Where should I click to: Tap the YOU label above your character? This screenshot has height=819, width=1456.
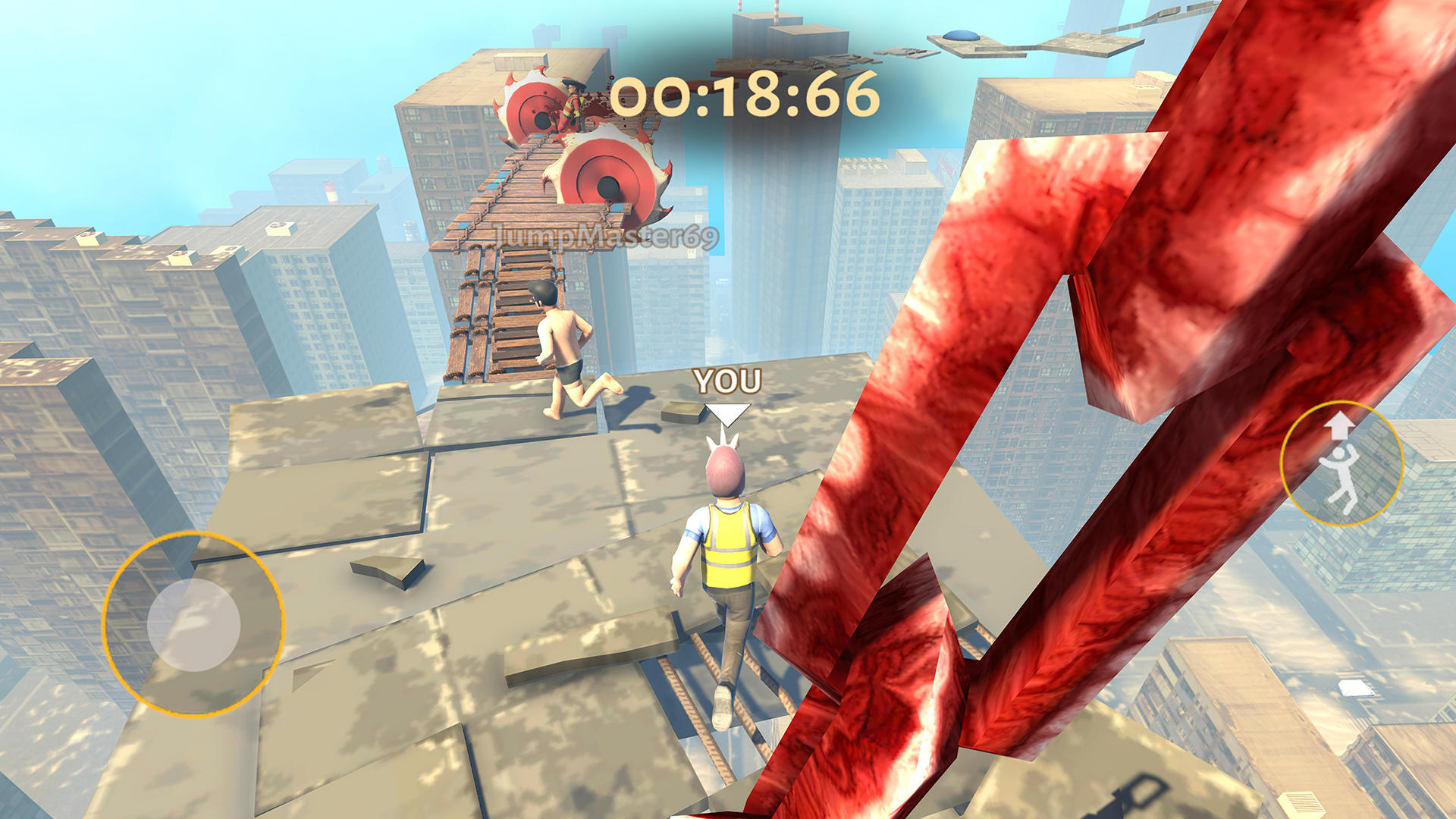[726, 383]
